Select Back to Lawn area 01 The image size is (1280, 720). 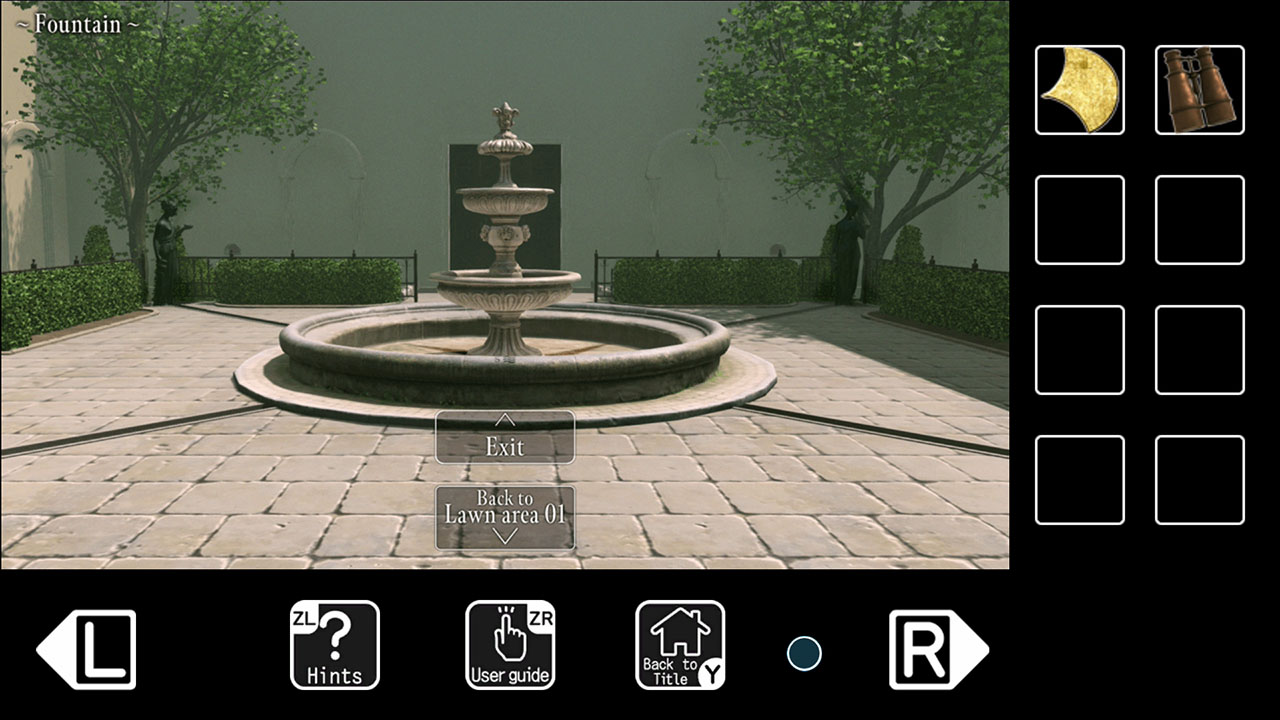(504, 510)
